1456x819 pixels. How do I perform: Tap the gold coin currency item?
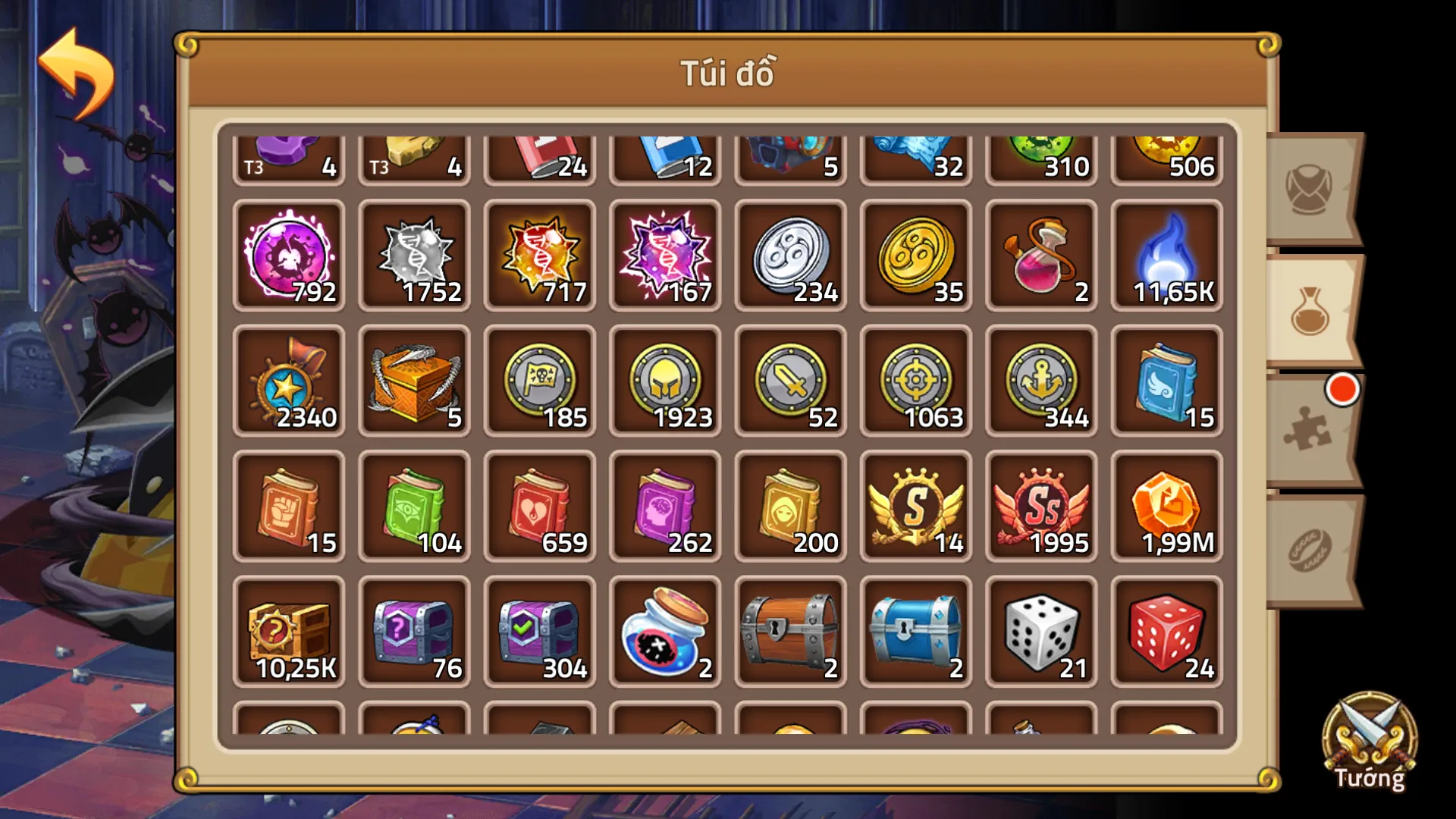click(x=915, y=254)
